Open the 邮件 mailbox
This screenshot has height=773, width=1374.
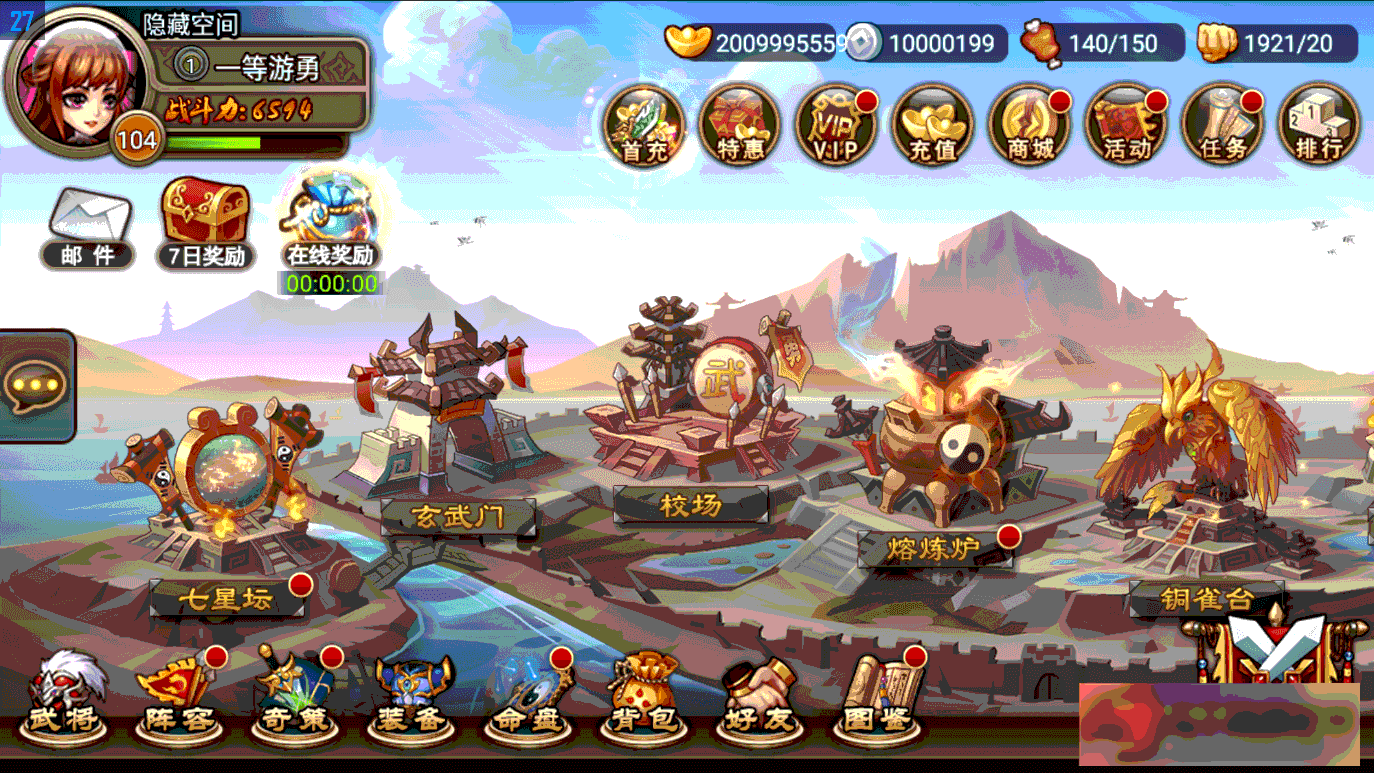point(86,225)
